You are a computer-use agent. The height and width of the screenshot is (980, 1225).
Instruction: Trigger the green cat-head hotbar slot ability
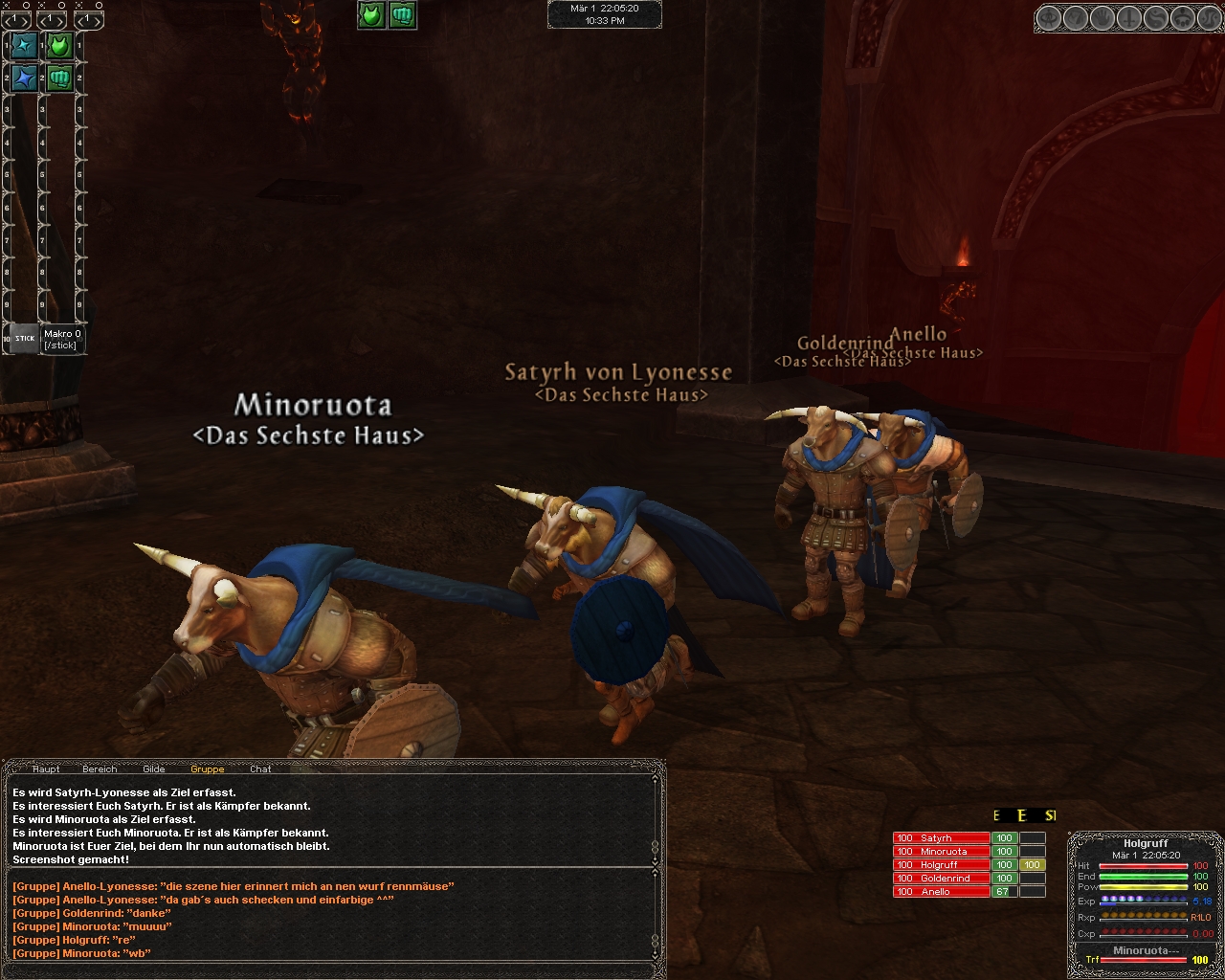[x=60, y=45]
